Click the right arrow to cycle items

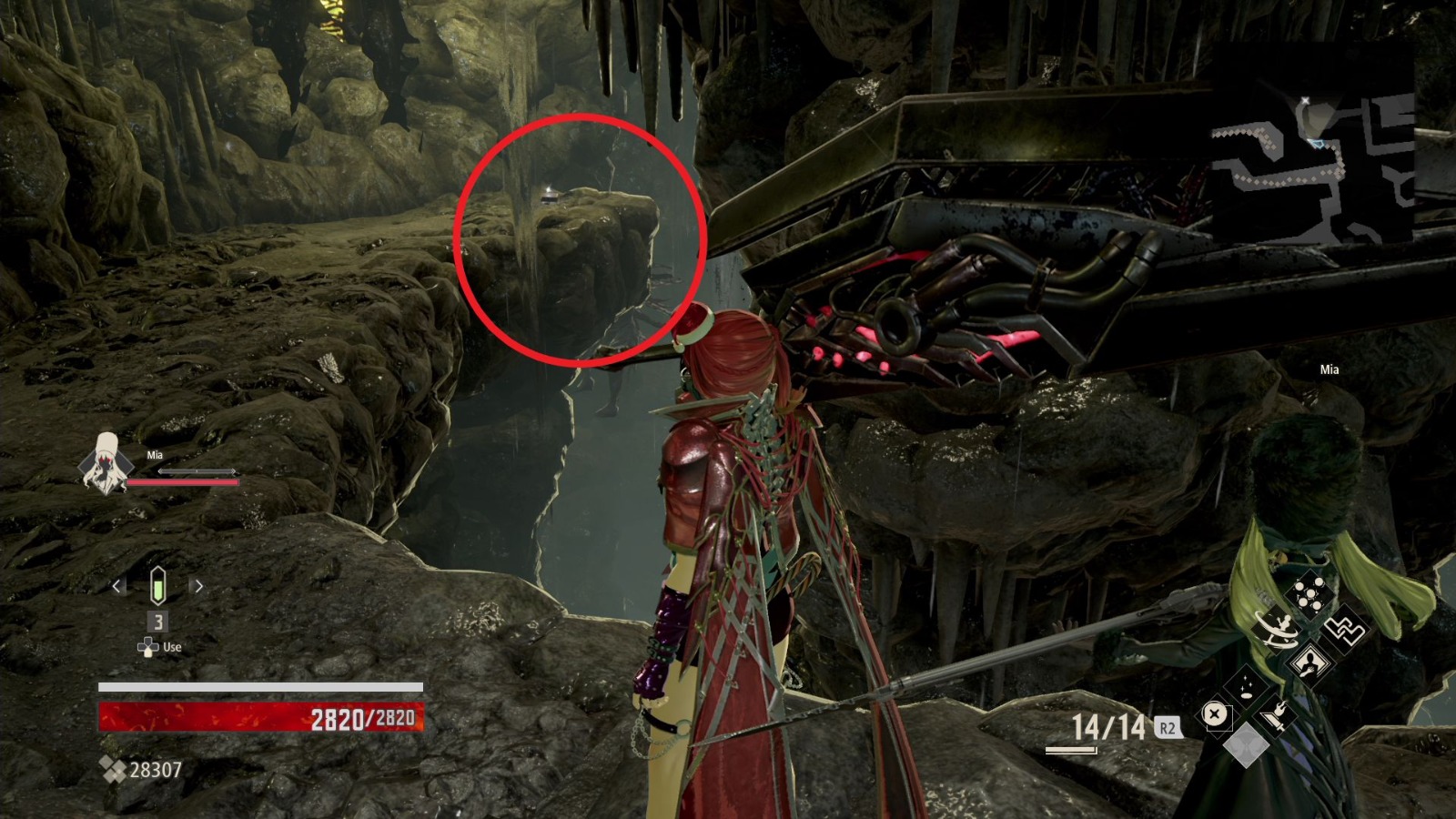click(198, 588)
